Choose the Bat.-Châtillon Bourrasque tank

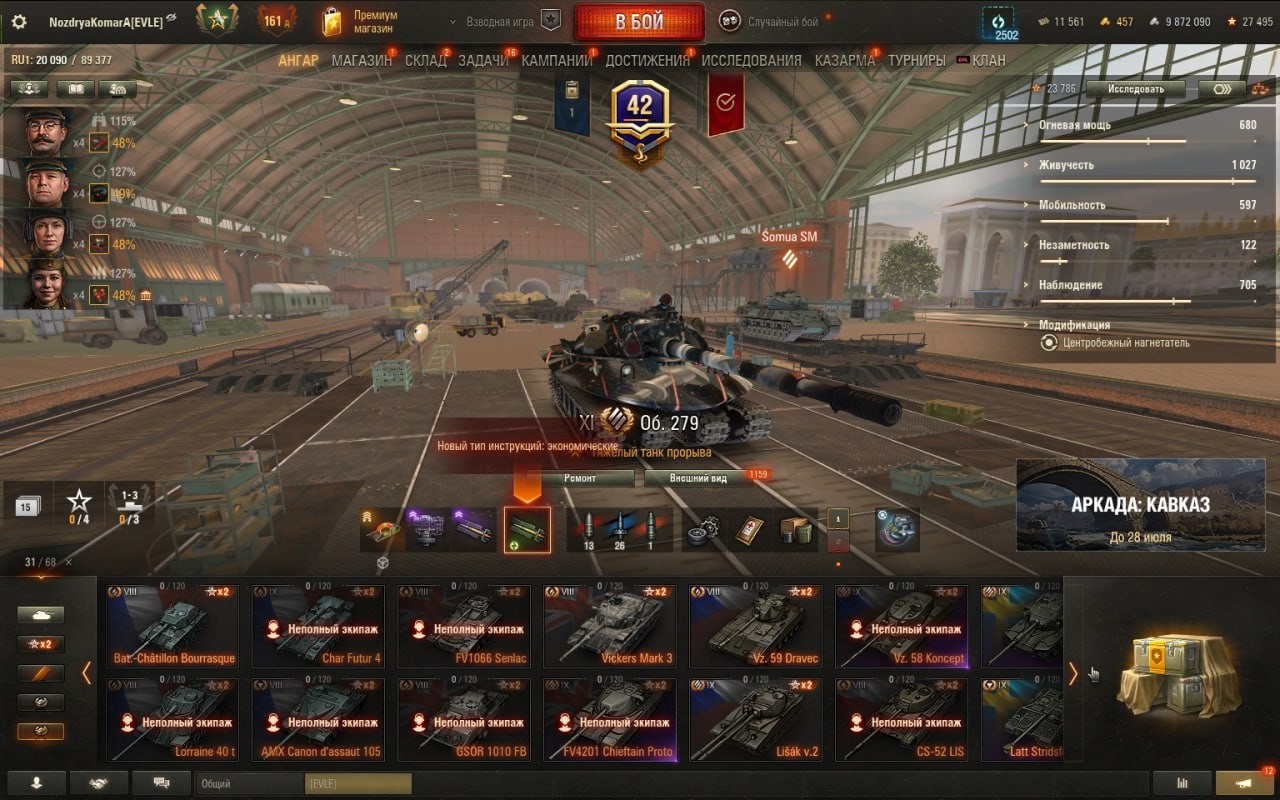(x=172, y=626)
